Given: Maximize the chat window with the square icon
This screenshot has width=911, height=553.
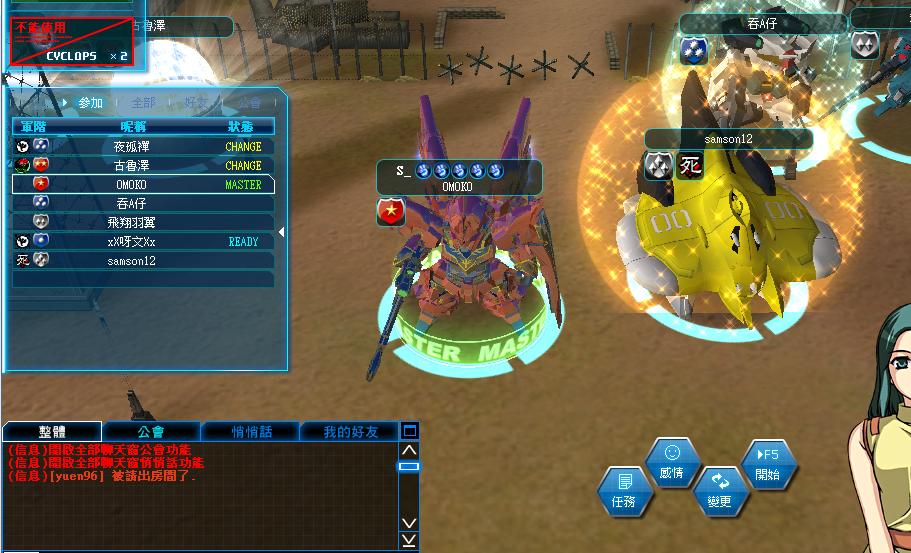Looking at the screenshot, I should click(x=409, y=431).
